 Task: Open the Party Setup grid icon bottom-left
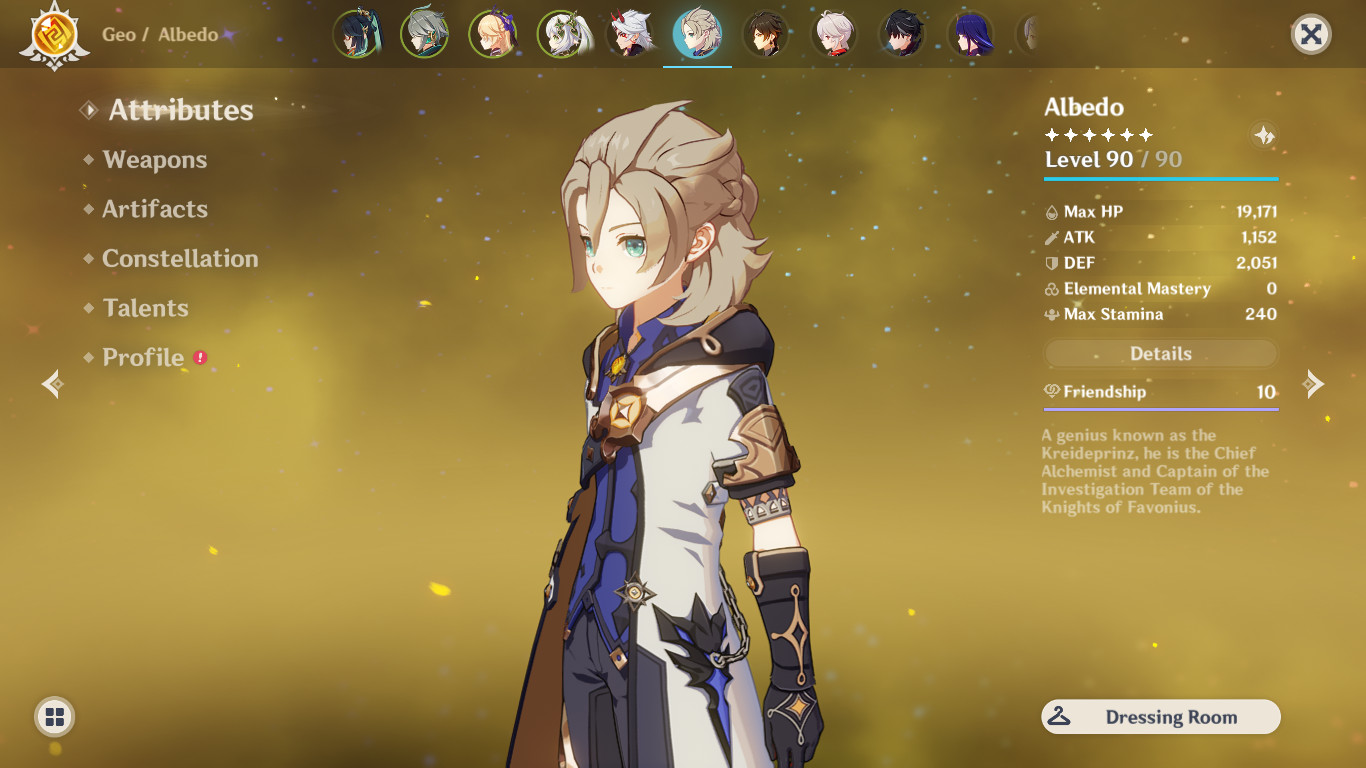pos(55,716)
